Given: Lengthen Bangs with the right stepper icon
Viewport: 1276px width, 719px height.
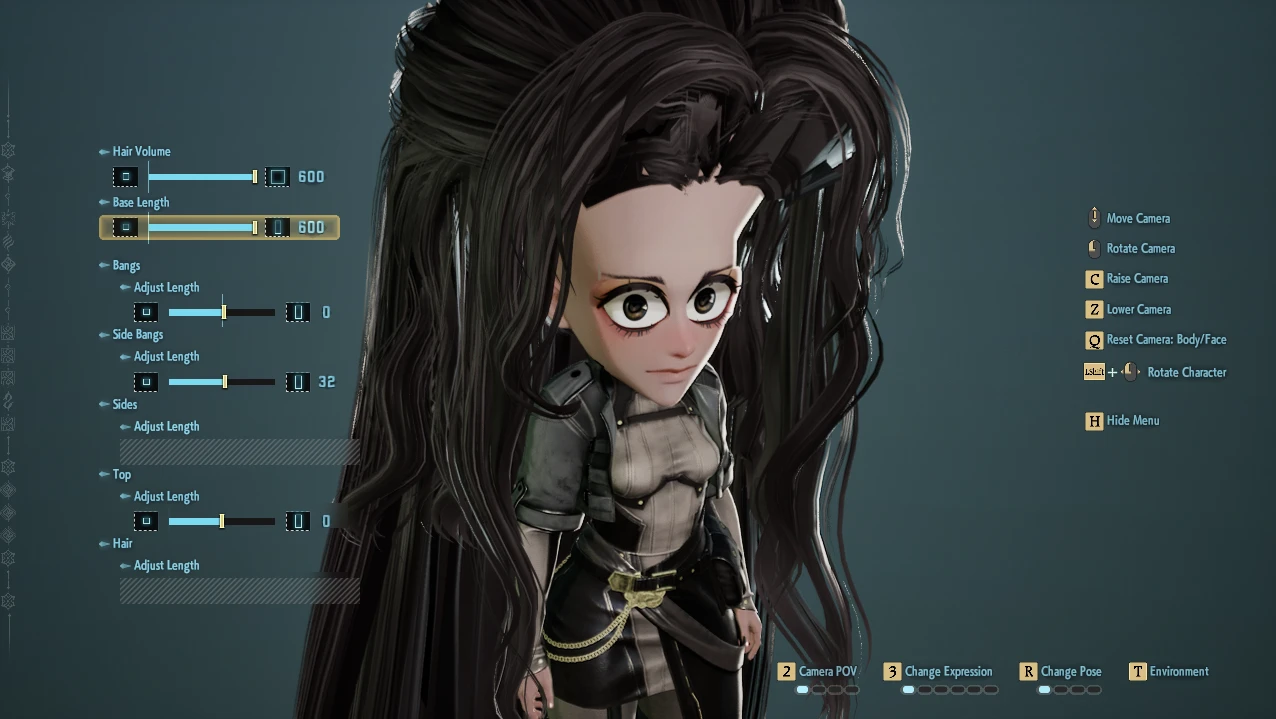Looking at the screenshot, I should [297, 313].
